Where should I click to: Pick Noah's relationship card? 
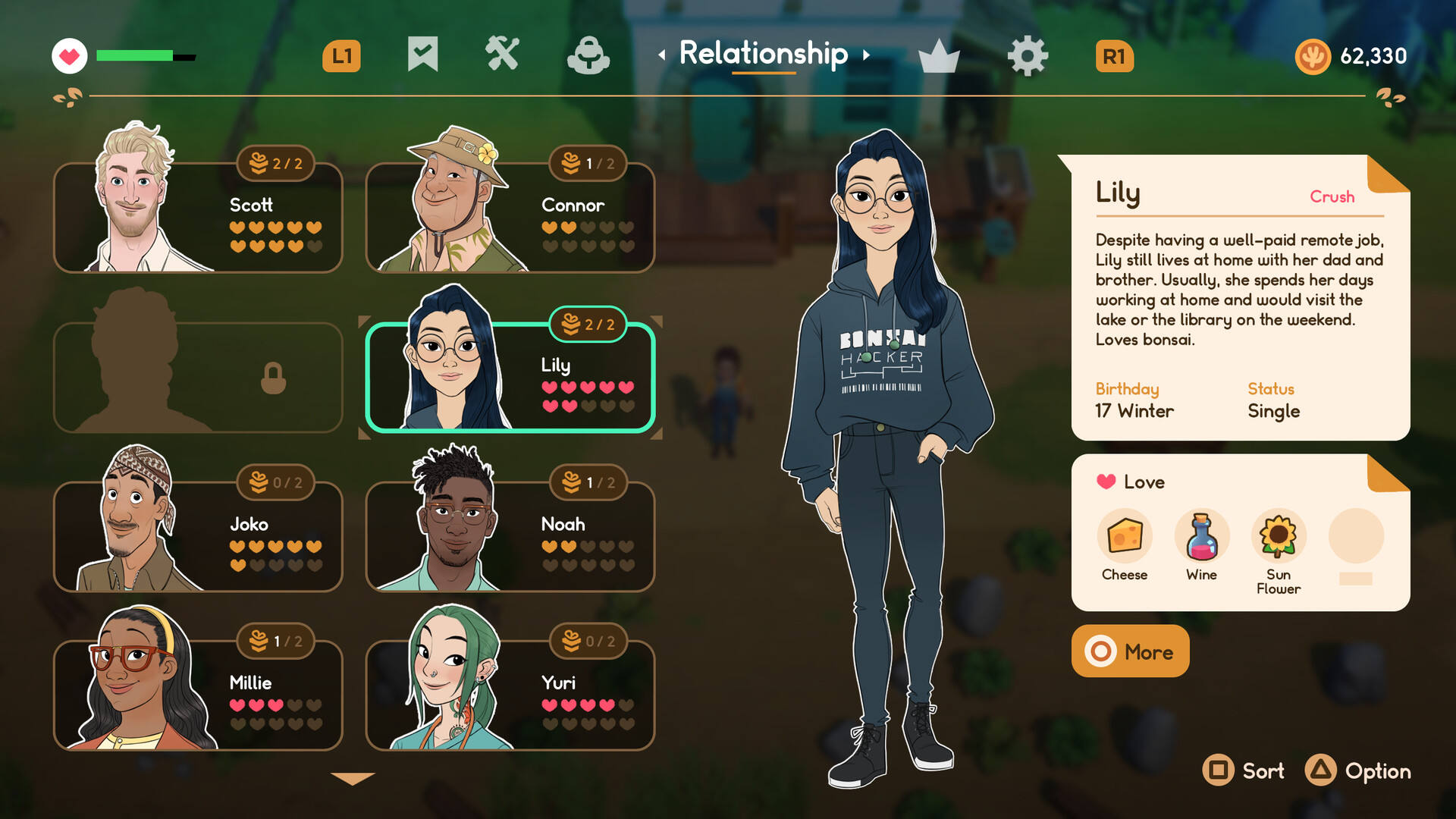pyautogui.click(x=510, y=536)
